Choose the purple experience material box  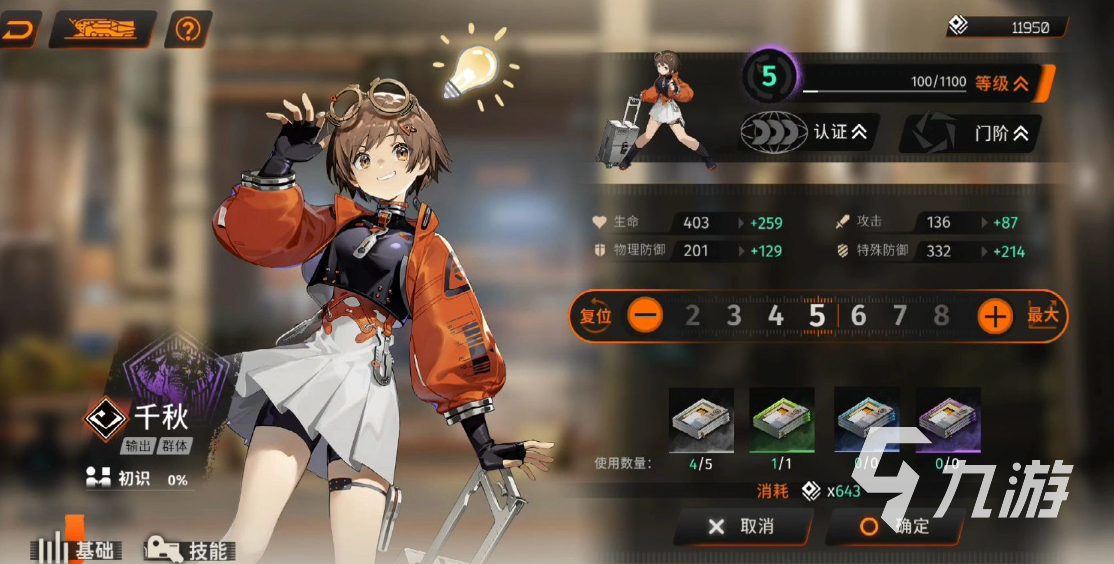coord(947,420)
